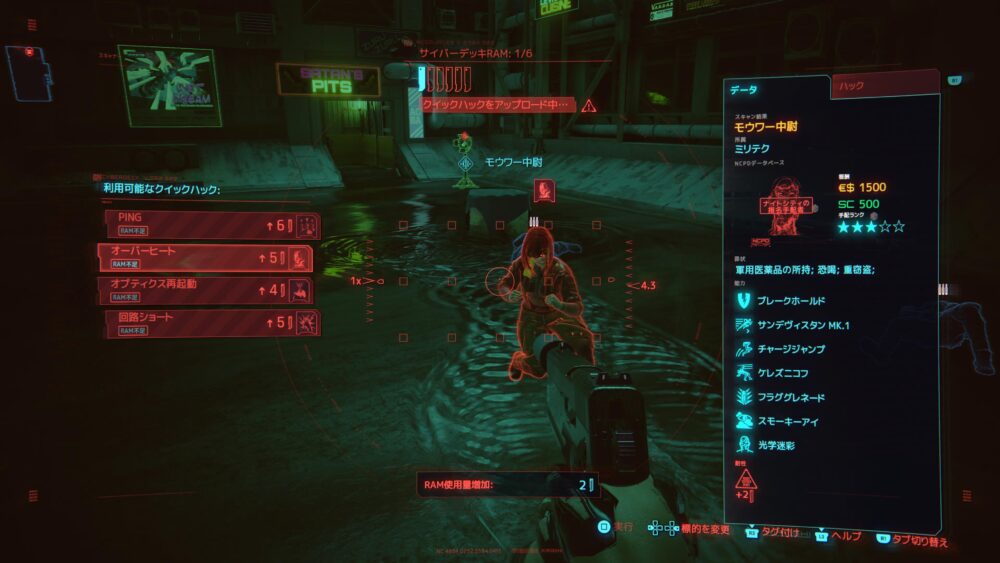The height and width of the screenshot is (563, 1000).
Task: Select the スモーキーアイ ability row
Action: pyautogui.click(x=782, y=421)
